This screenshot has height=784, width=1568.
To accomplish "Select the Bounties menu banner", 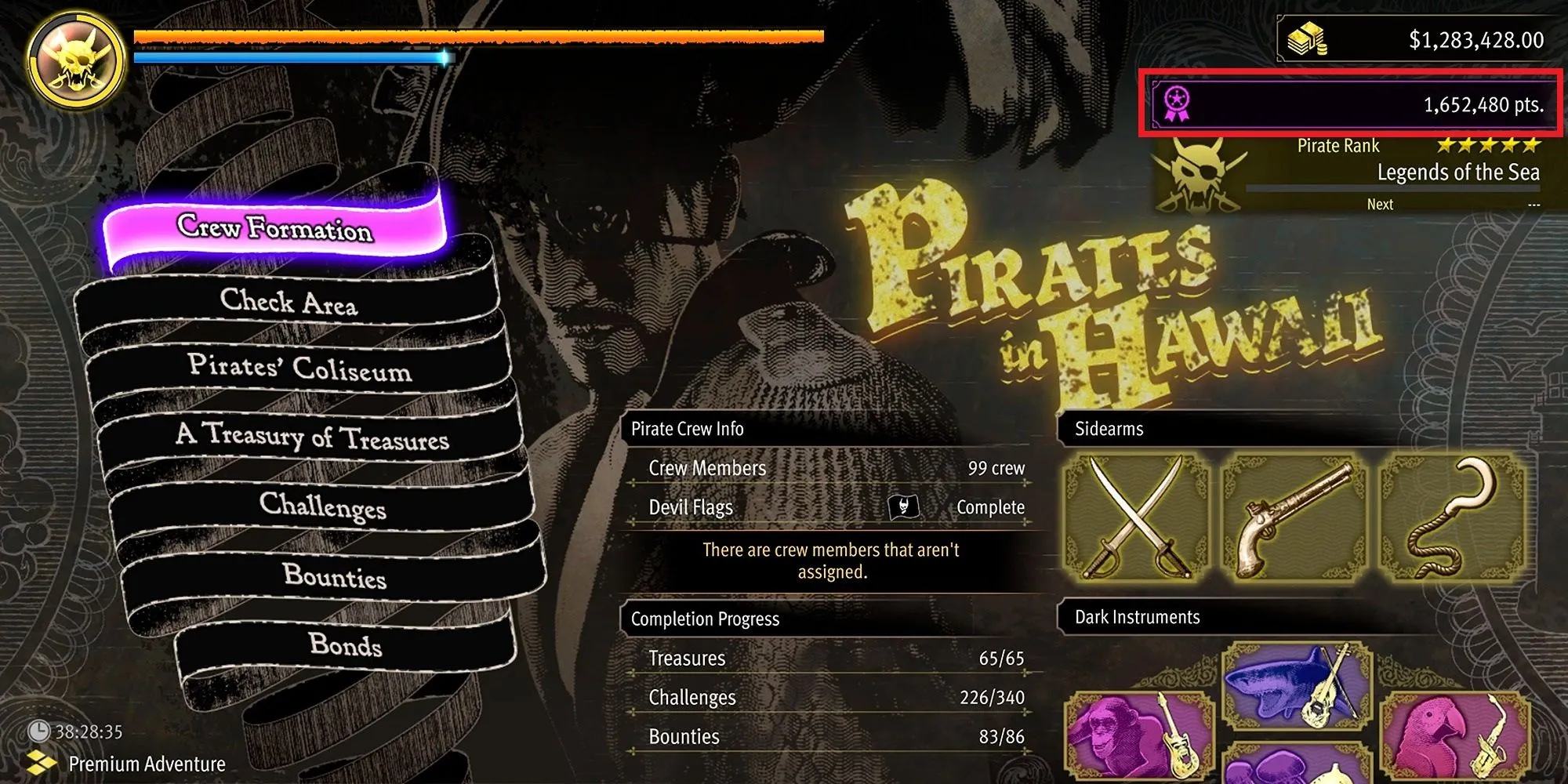I will click(334, 576).
